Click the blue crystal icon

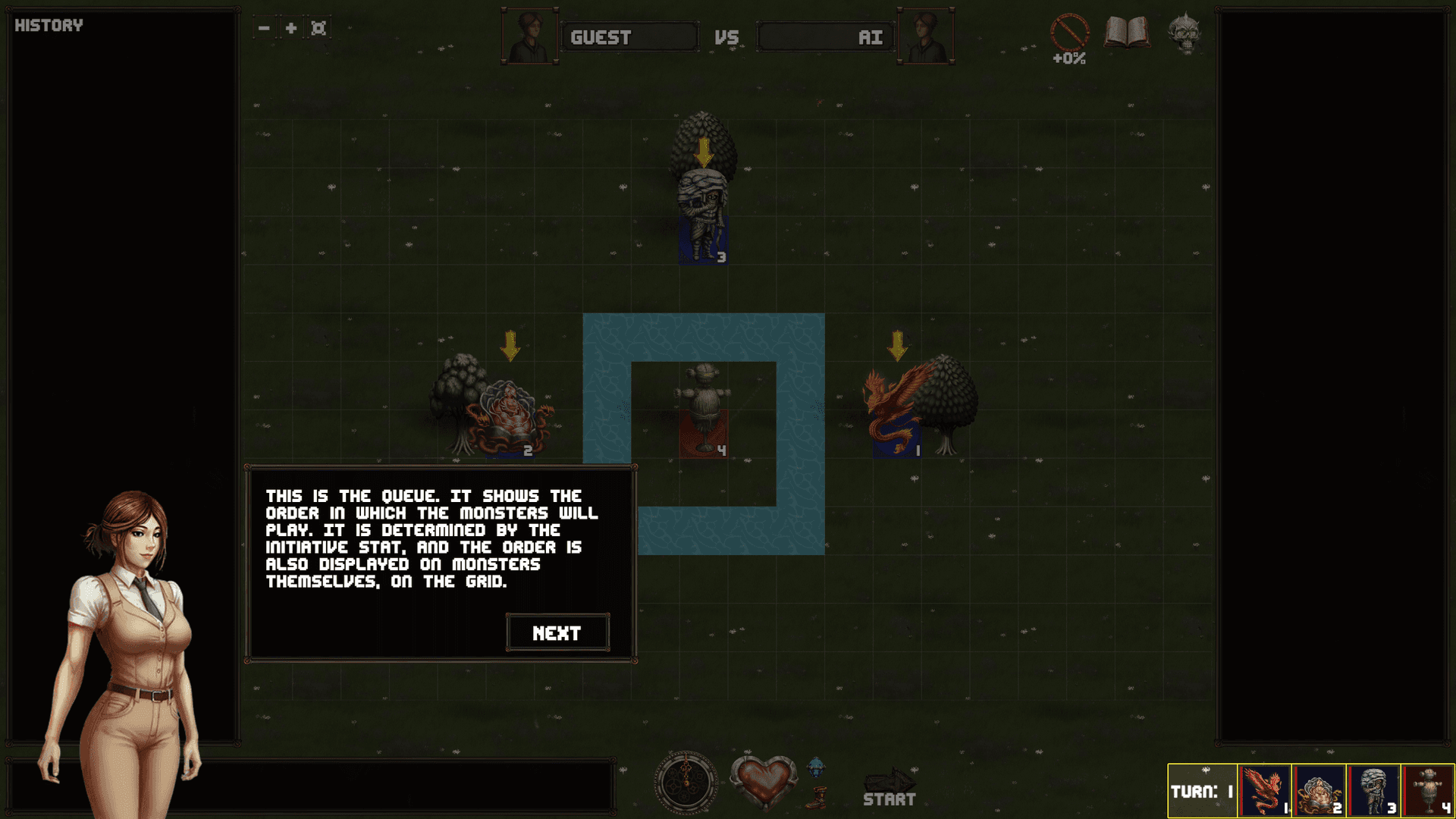(816, 767)
